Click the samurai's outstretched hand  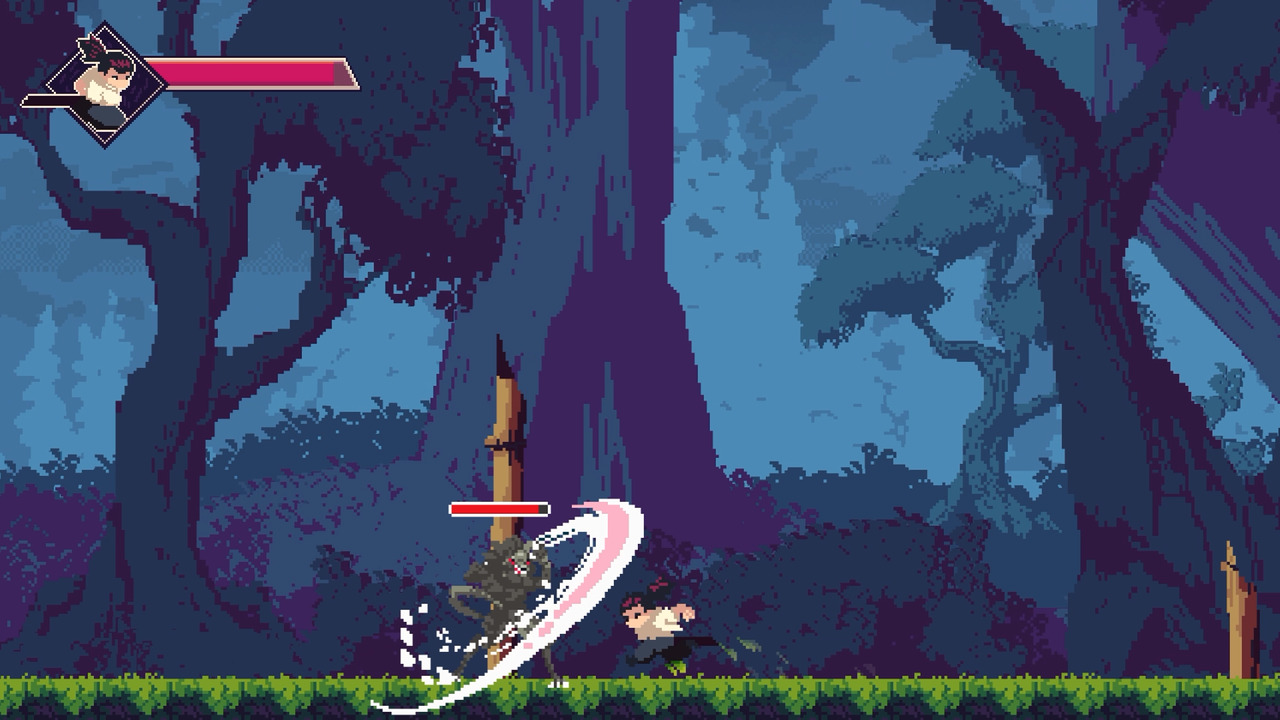pyautogui.click(x=687, y=613)
